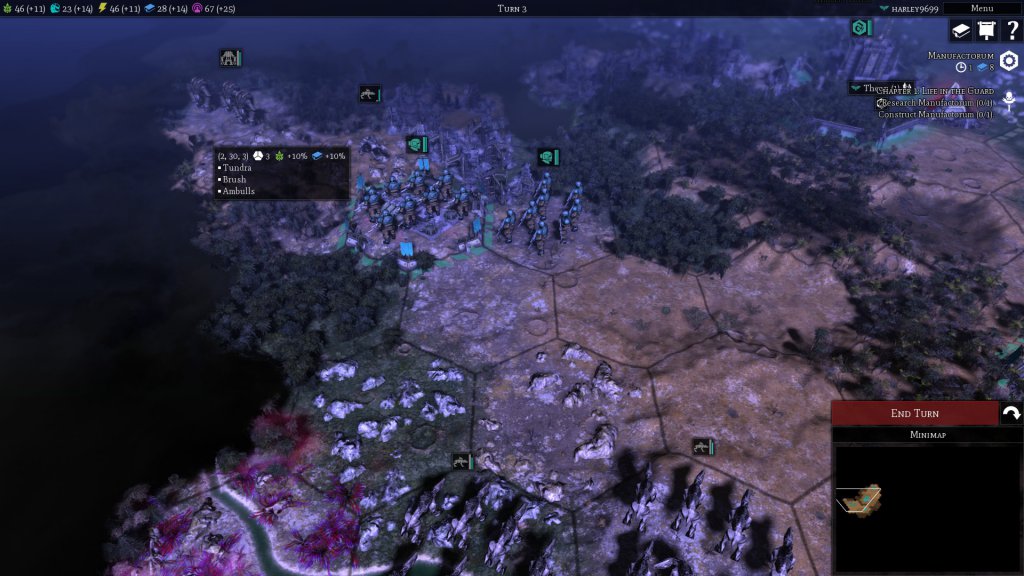Open the game Menu
The width and height of the screenshot is (1024, 576).
(x=981, y=8)
